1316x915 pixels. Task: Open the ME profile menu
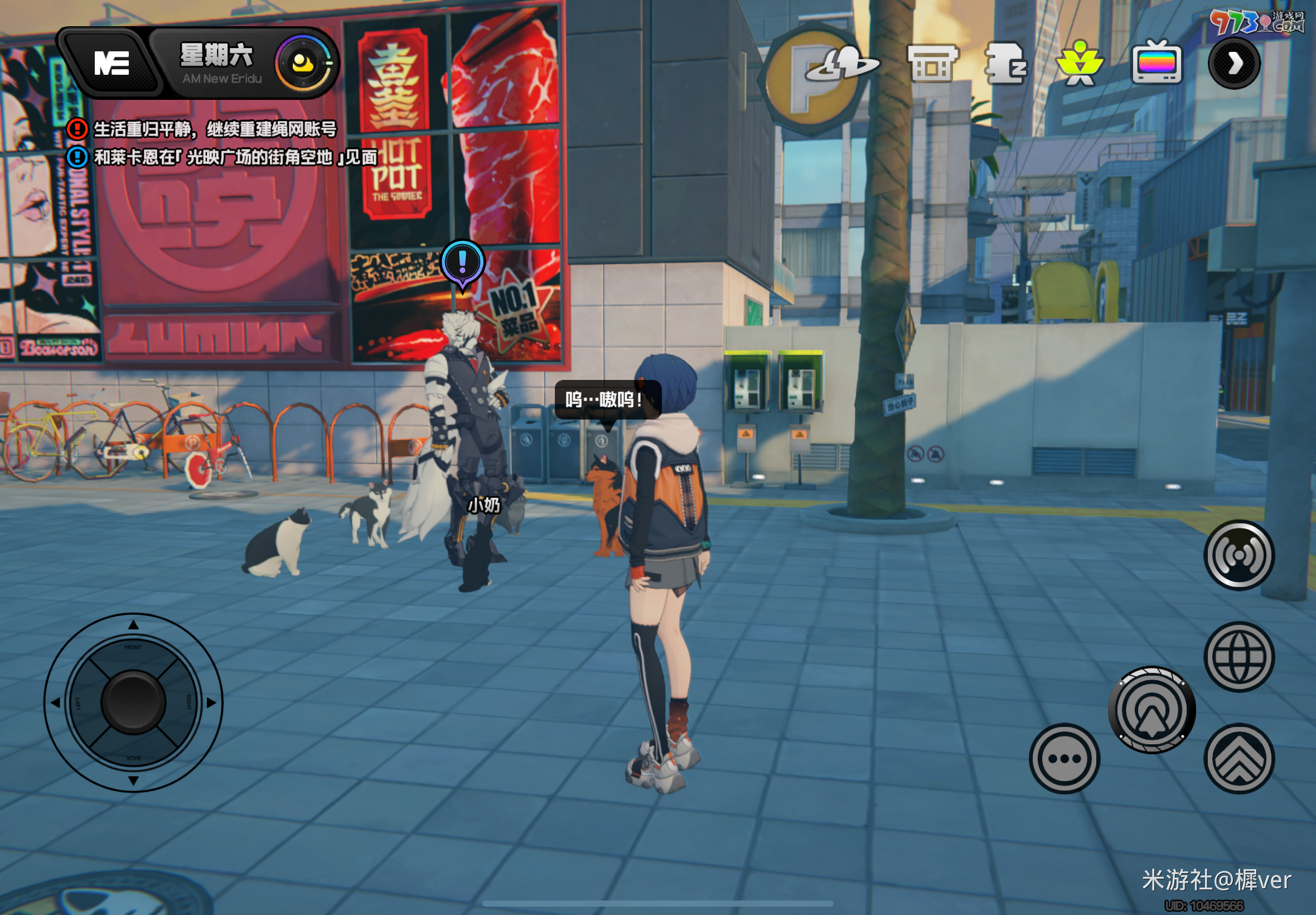112,62
